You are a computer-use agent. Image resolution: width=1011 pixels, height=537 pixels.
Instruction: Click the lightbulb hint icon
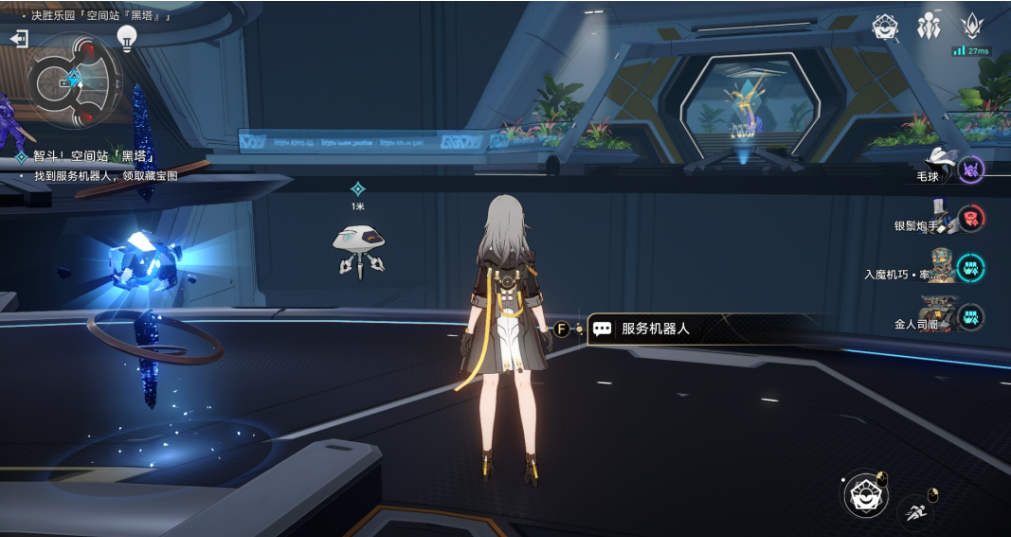[127, 38]
